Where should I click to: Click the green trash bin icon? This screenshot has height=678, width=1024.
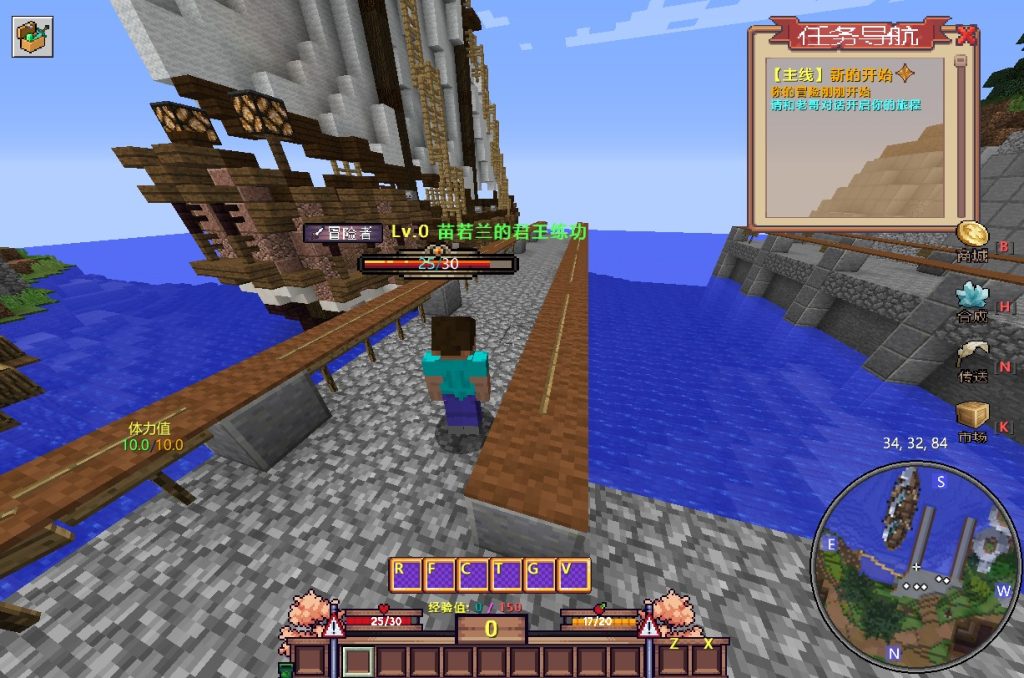(x=287, y=669)
